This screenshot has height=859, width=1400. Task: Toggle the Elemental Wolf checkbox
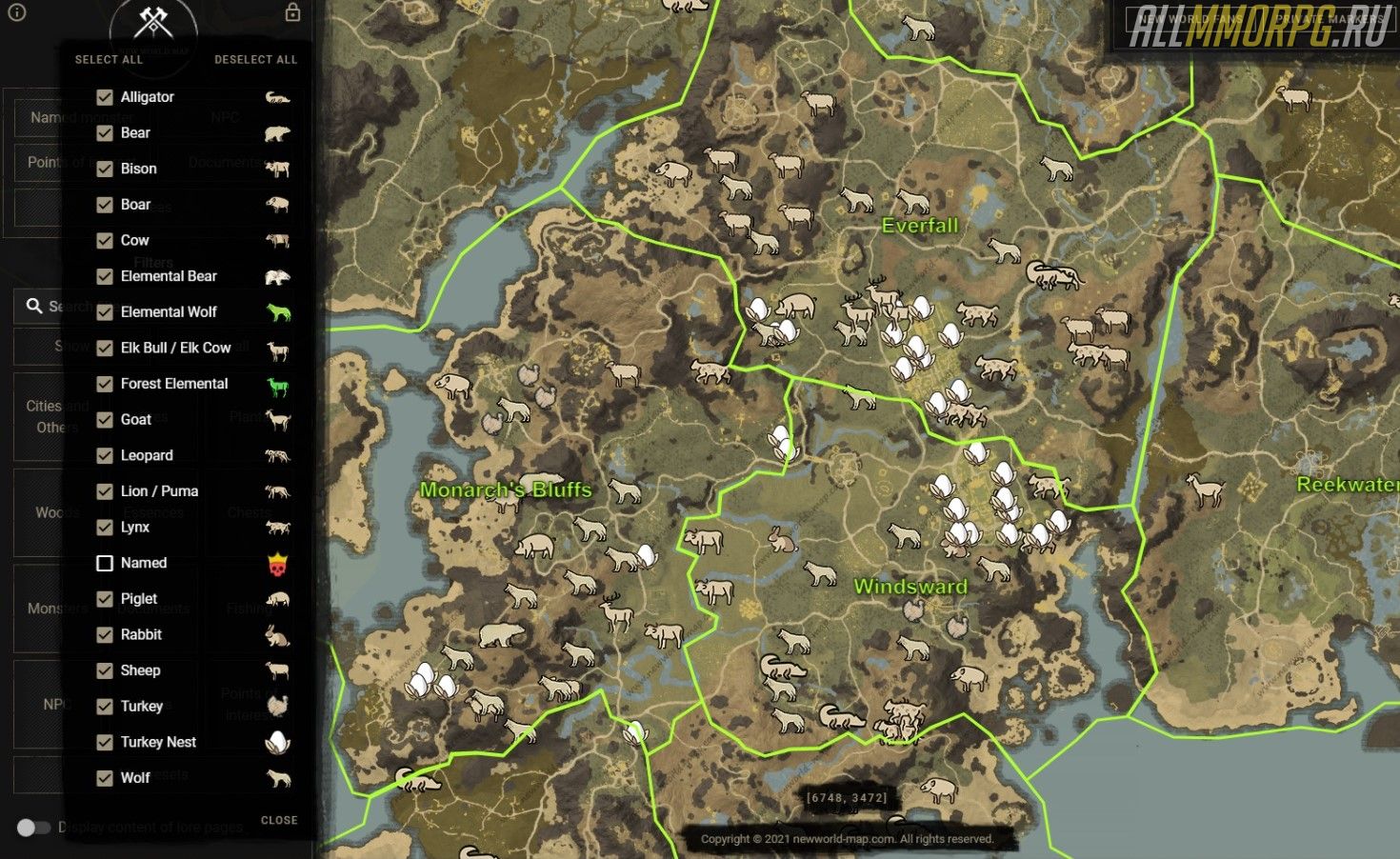point(105,312)
